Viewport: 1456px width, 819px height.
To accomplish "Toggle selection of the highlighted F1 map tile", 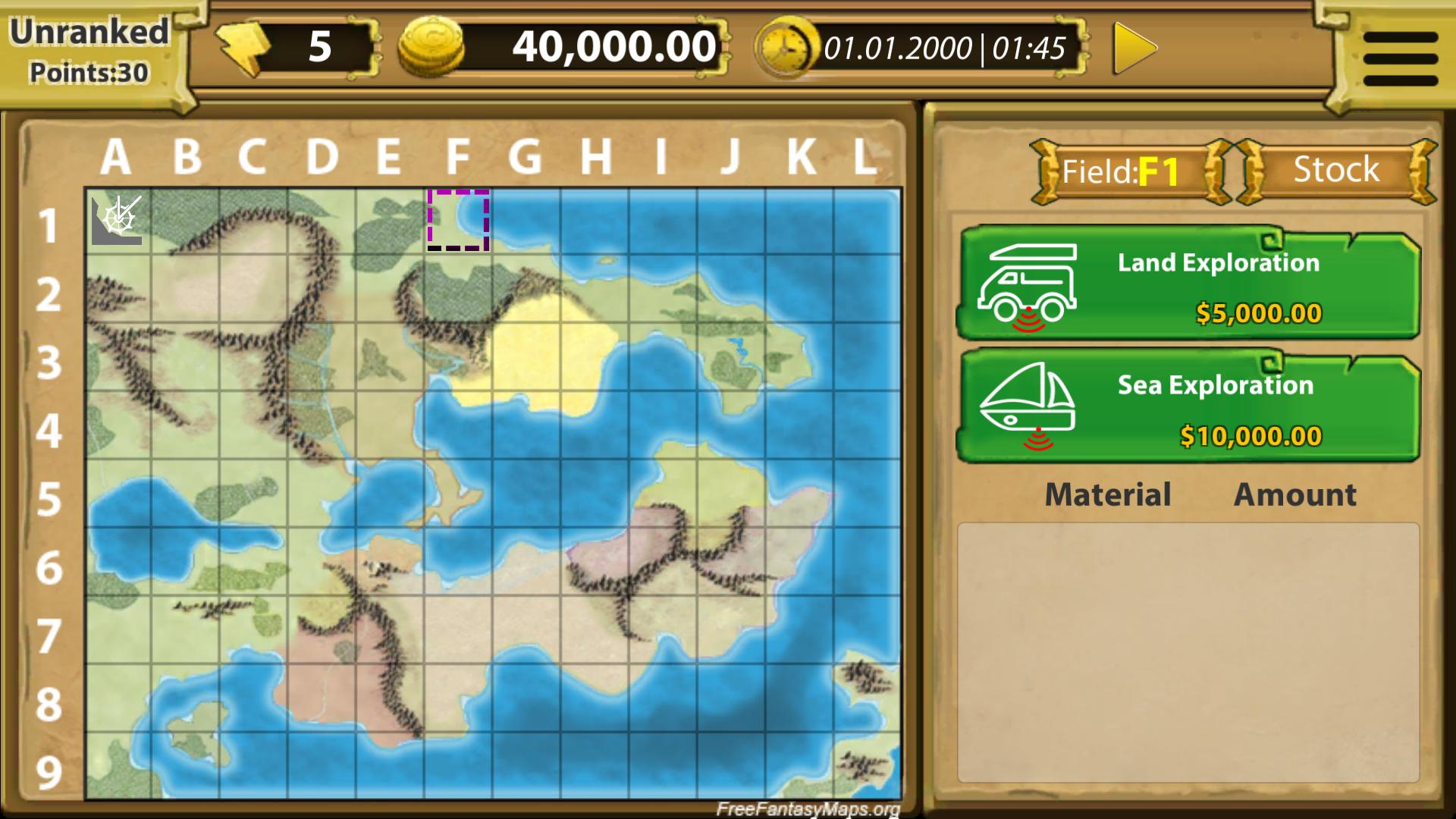I will [458, 220].
